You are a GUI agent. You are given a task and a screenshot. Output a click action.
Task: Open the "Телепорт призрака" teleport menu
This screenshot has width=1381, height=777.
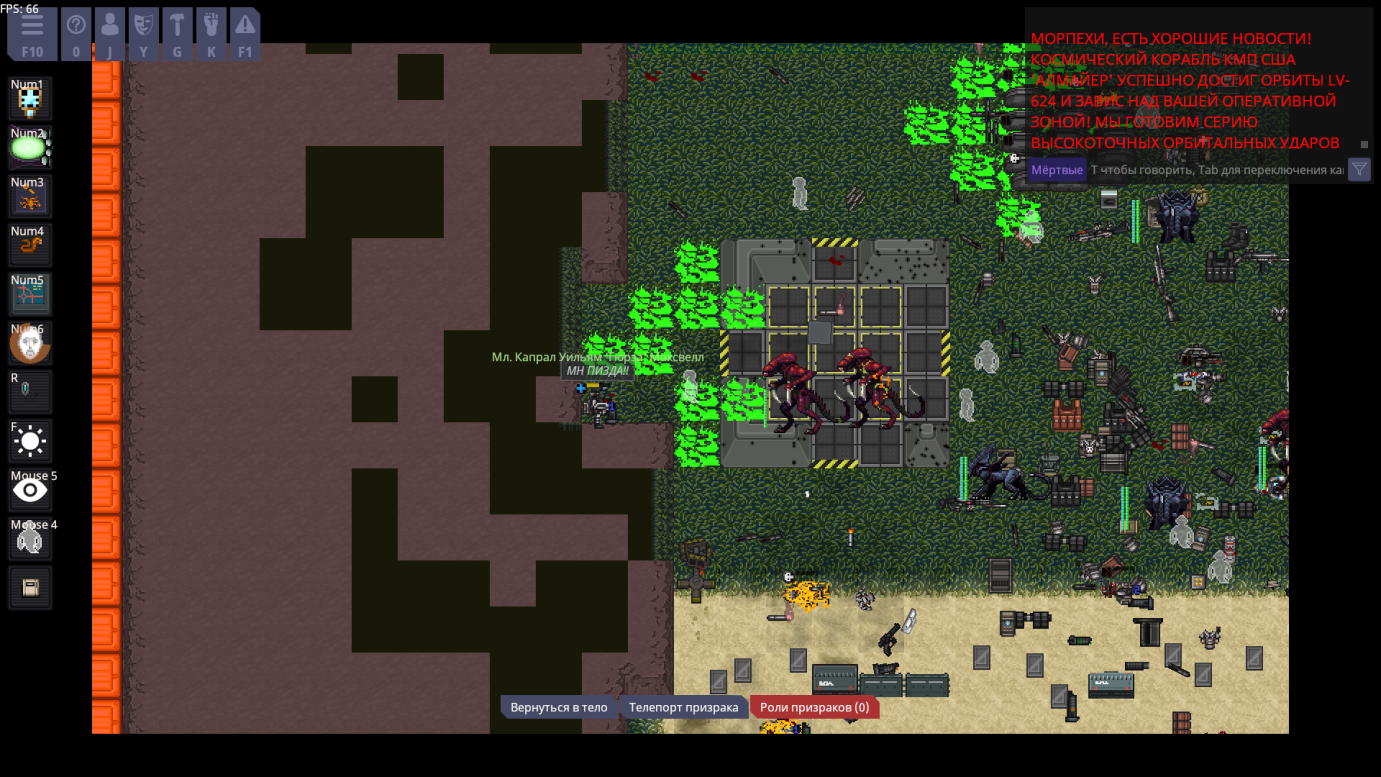tap(683, 707)
